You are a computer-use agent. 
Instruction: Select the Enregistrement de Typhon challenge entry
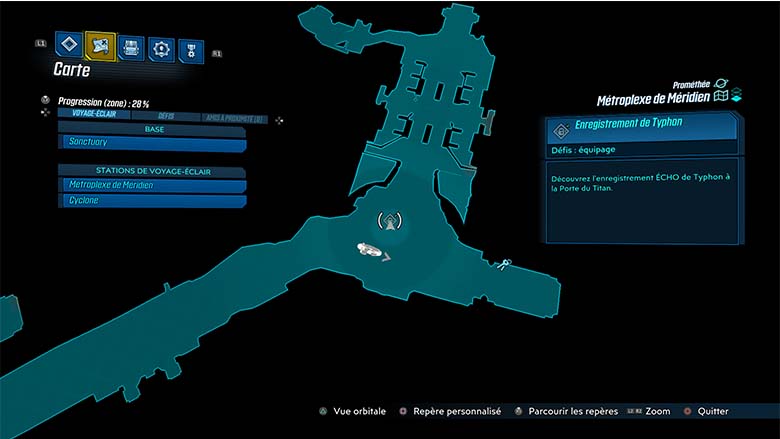click(x=642, y=129)
